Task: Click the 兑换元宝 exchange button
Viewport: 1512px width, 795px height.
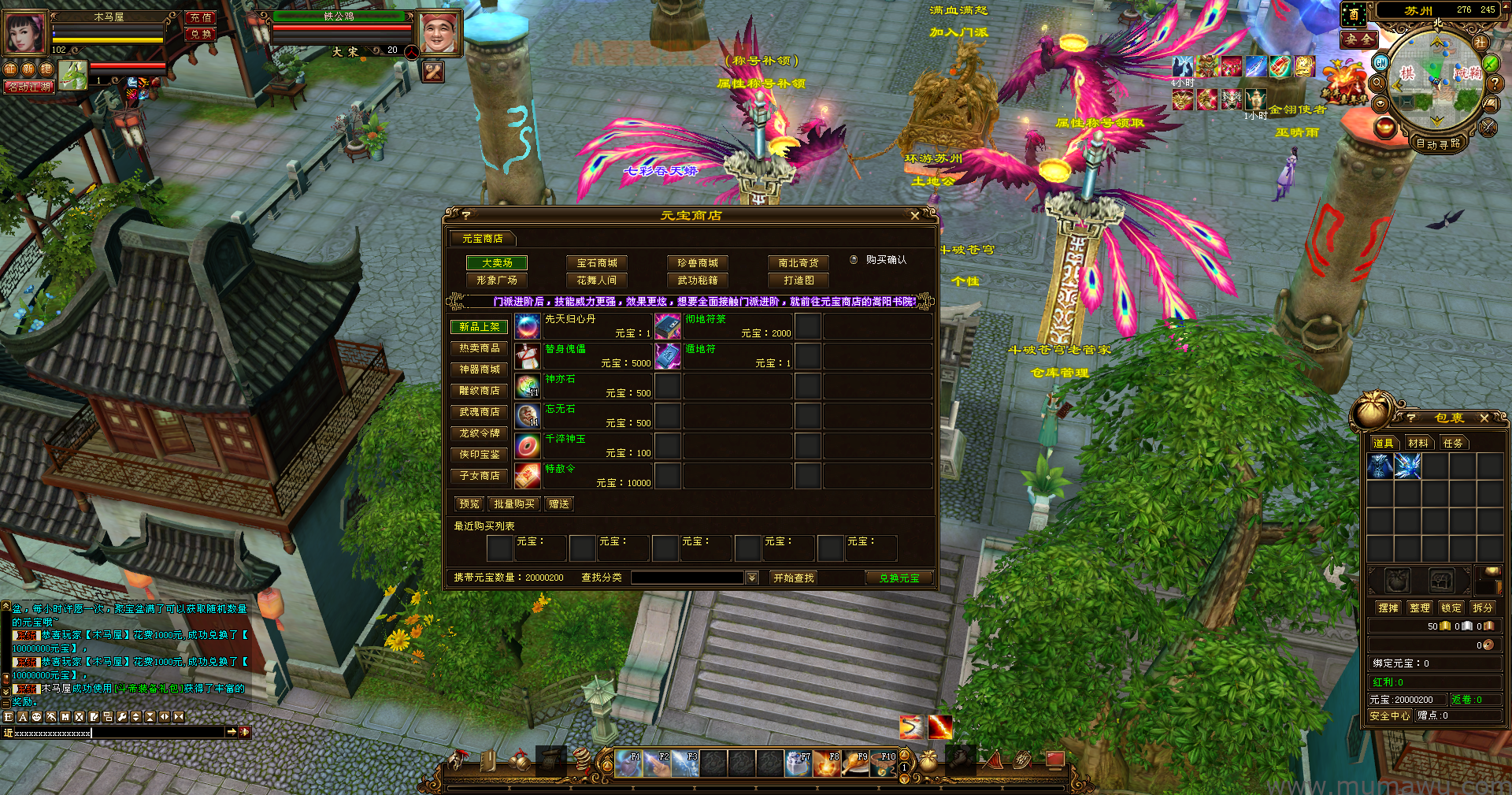Action: pyautogui.click(x=899, y=578)
